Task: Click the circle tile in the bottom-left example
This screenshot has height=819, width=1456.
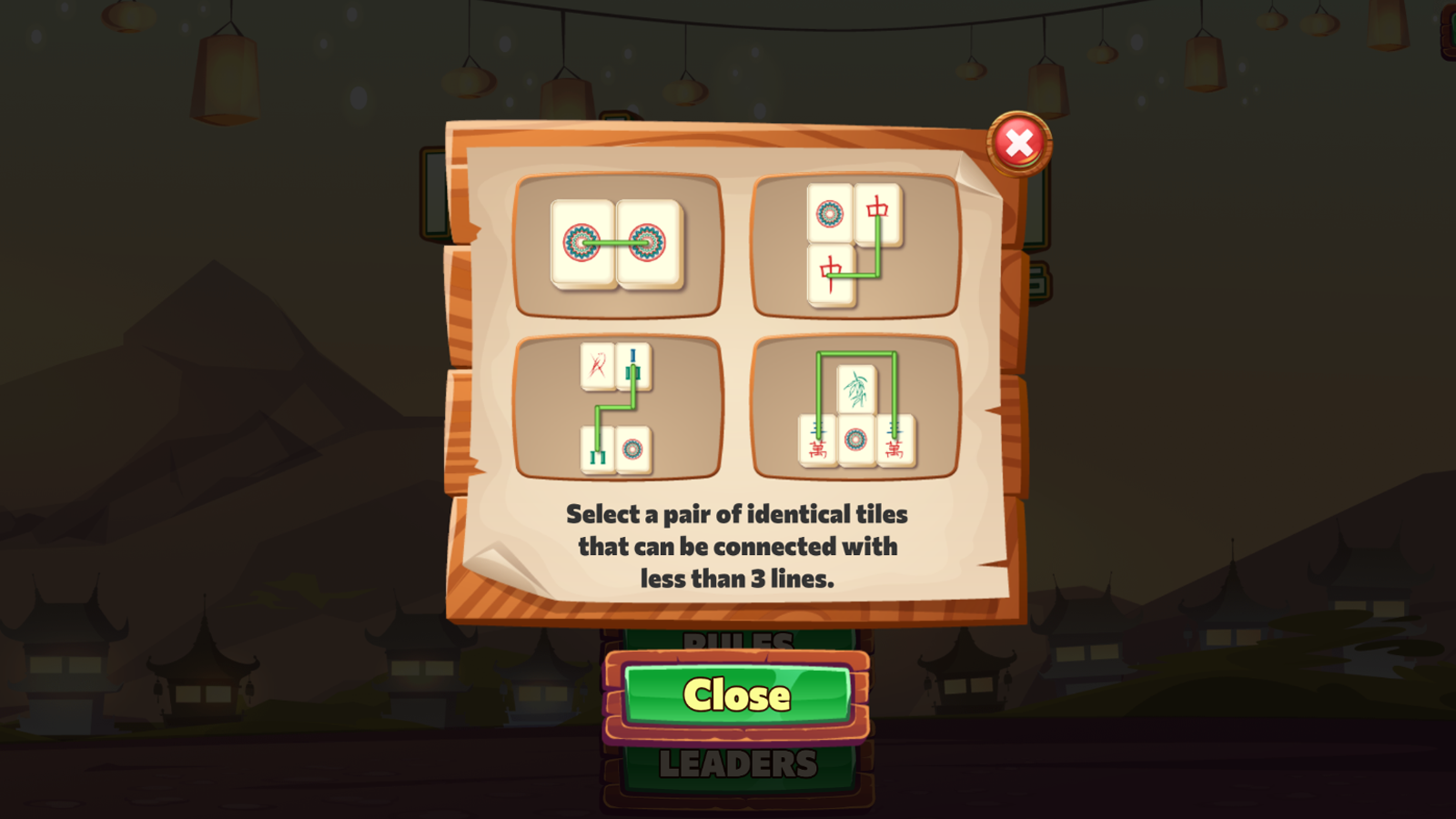Action: (x=633, y=450)
